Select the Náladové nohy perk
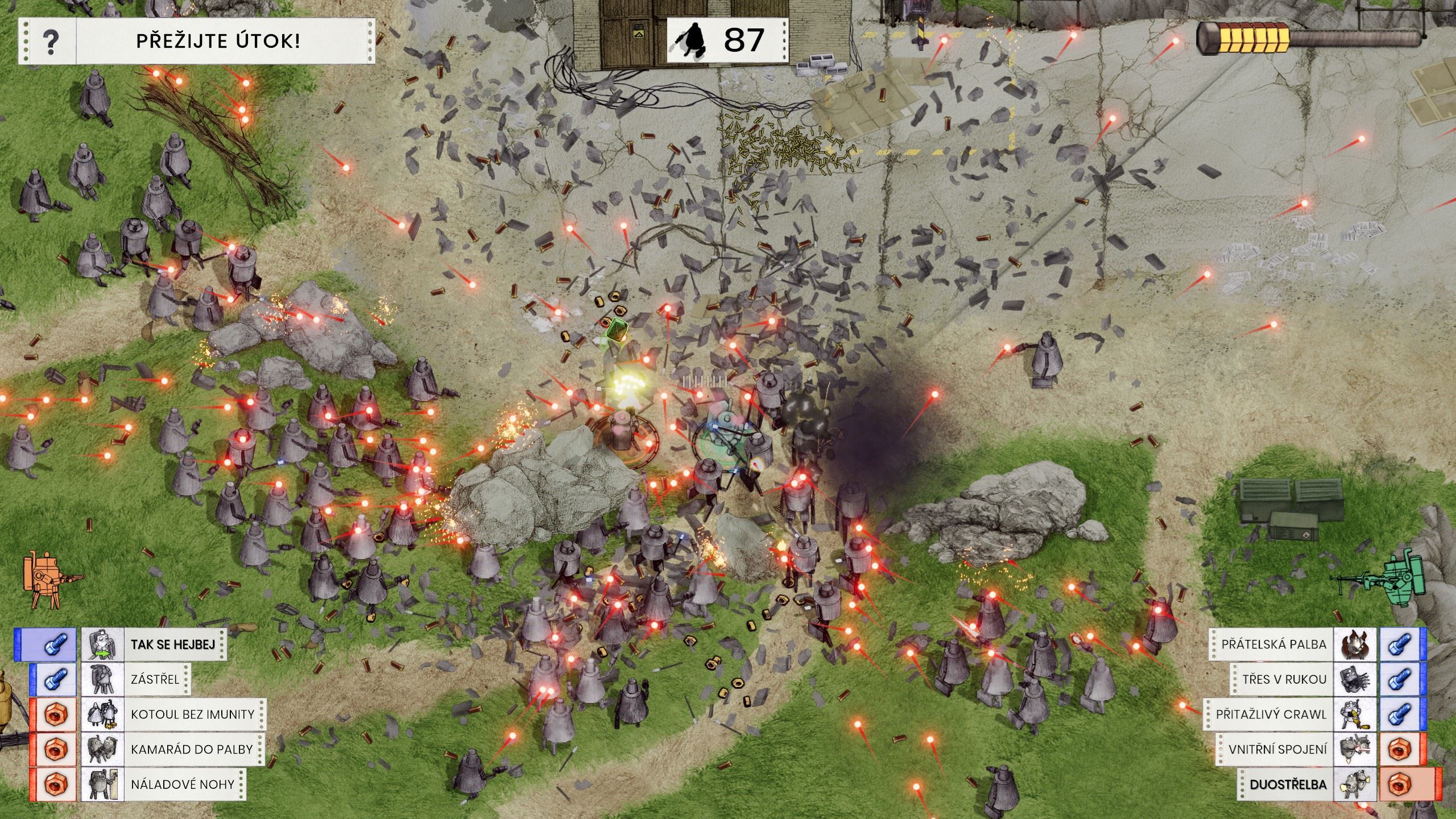Image resolution: width=1456 pixels, height=819 pixels. [x=182, y=784]
